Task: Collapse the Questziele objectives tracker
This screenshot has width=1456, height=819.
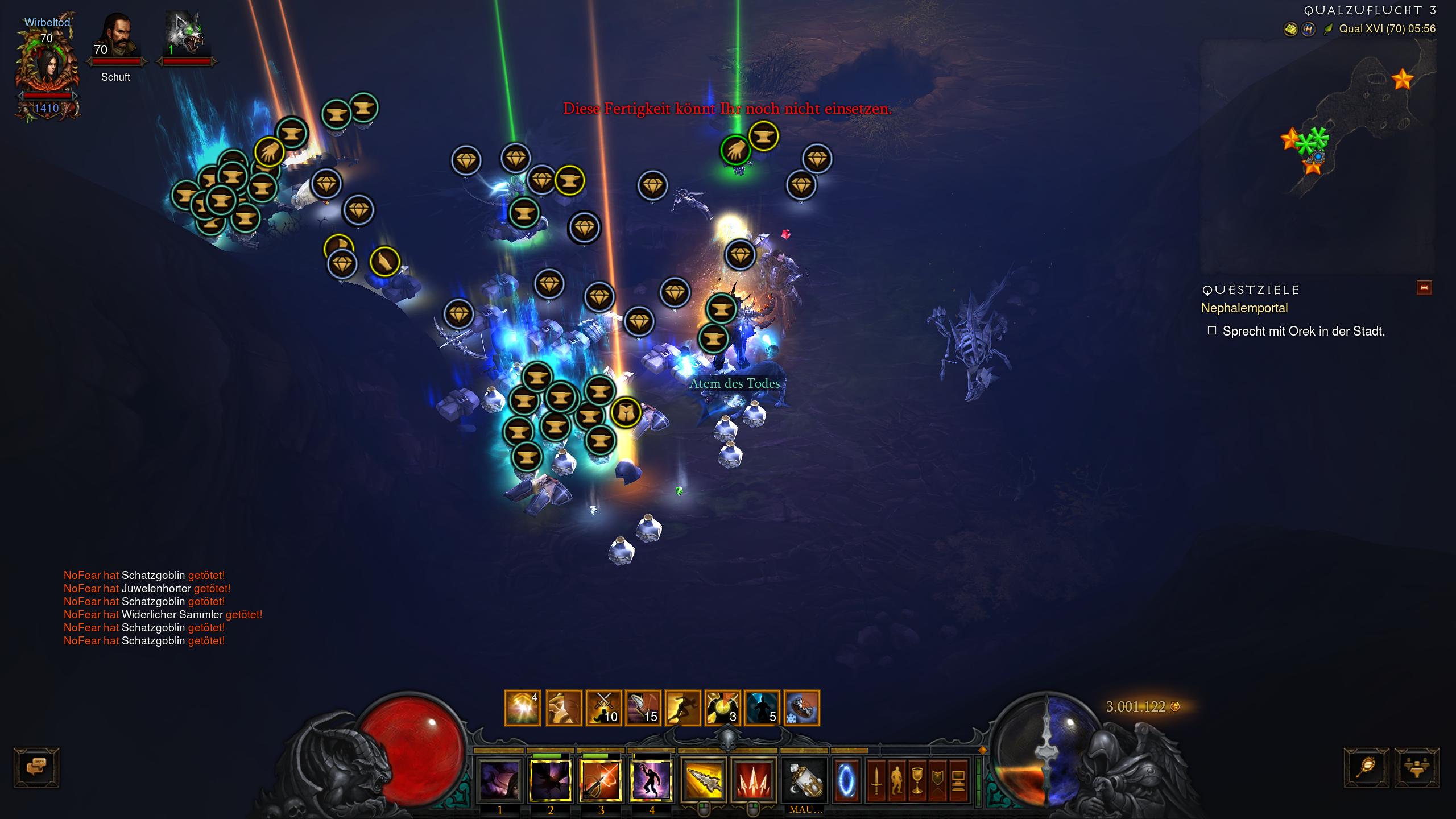Action: coord(1424,288)
